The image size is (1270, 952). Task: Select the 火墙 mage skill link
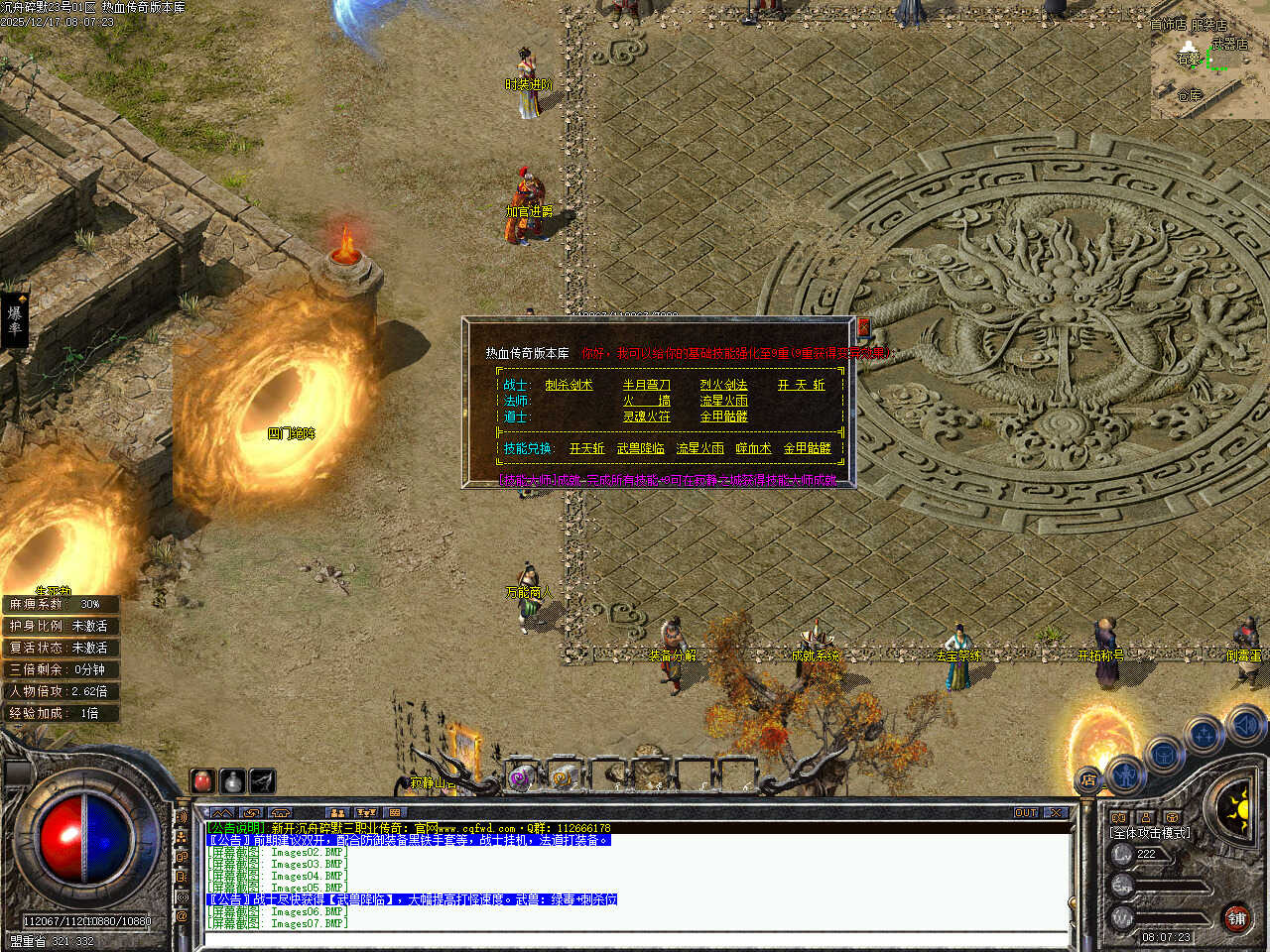pos(646,401)
